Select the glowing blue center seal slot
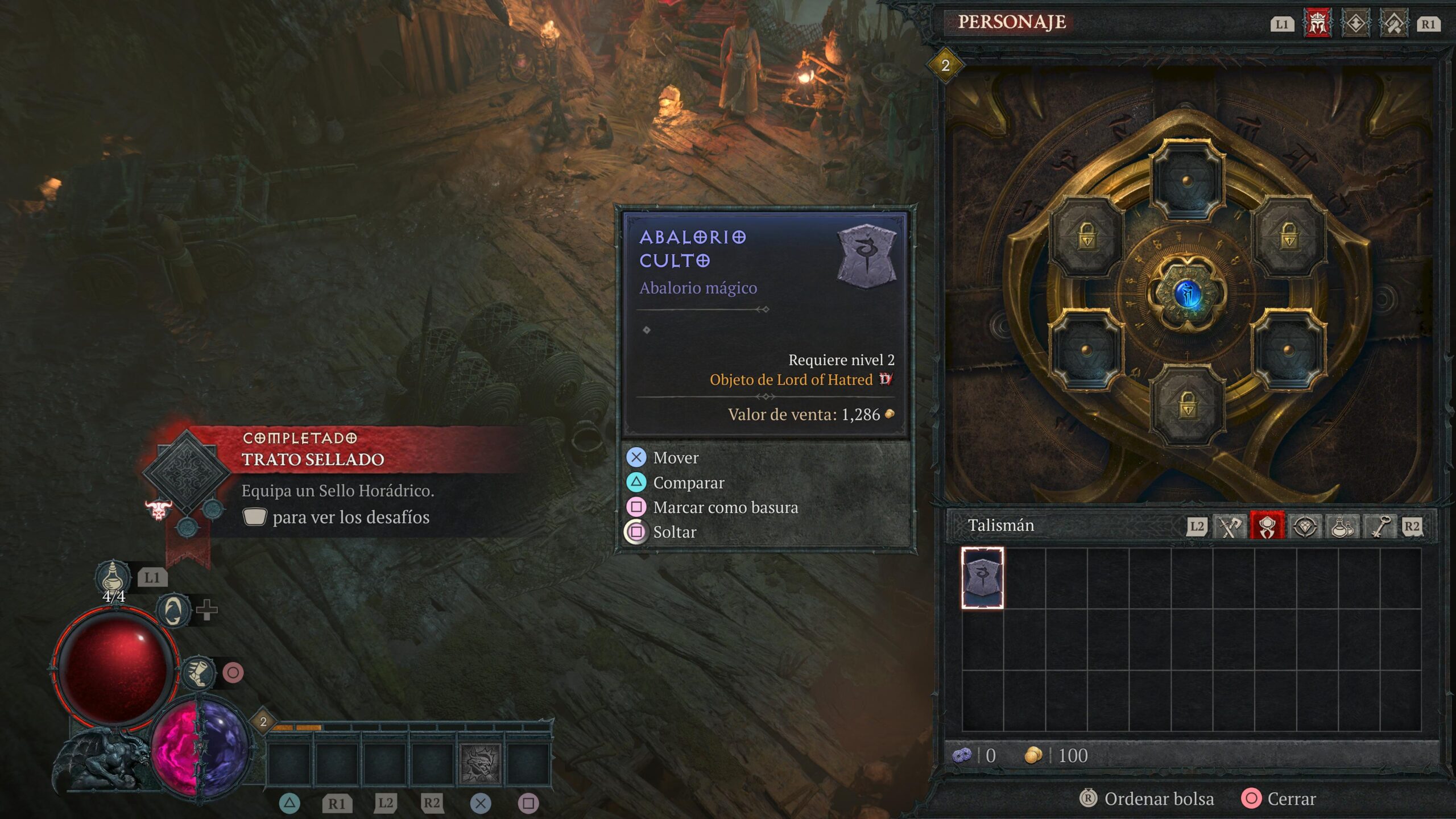The height and width of the screenshot is (819, 1456). pyautogui.click(x=1187, y=294)
